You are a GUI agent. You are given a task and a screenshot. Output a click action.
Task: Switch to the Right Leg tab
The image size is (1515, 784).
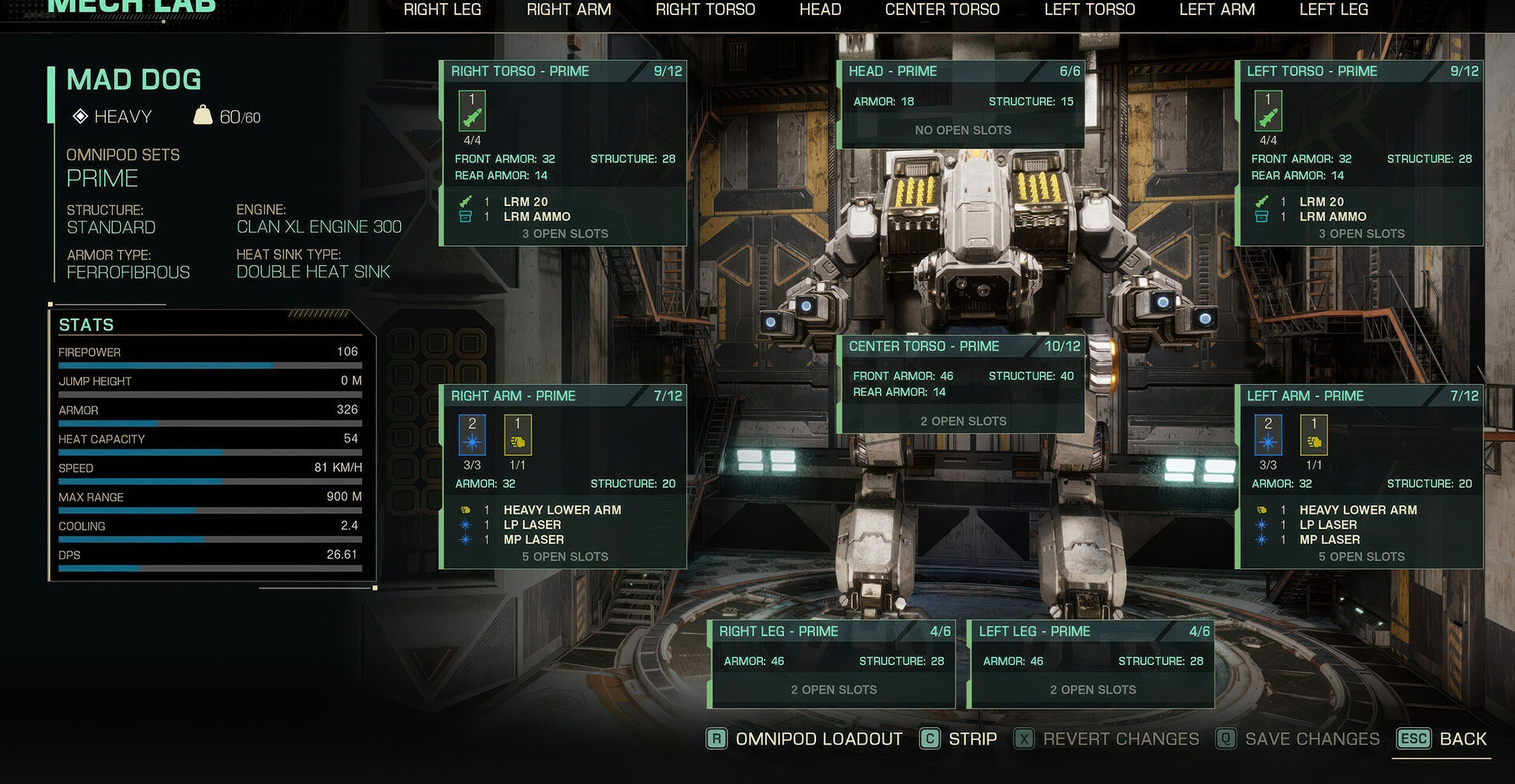pos(442,10)
